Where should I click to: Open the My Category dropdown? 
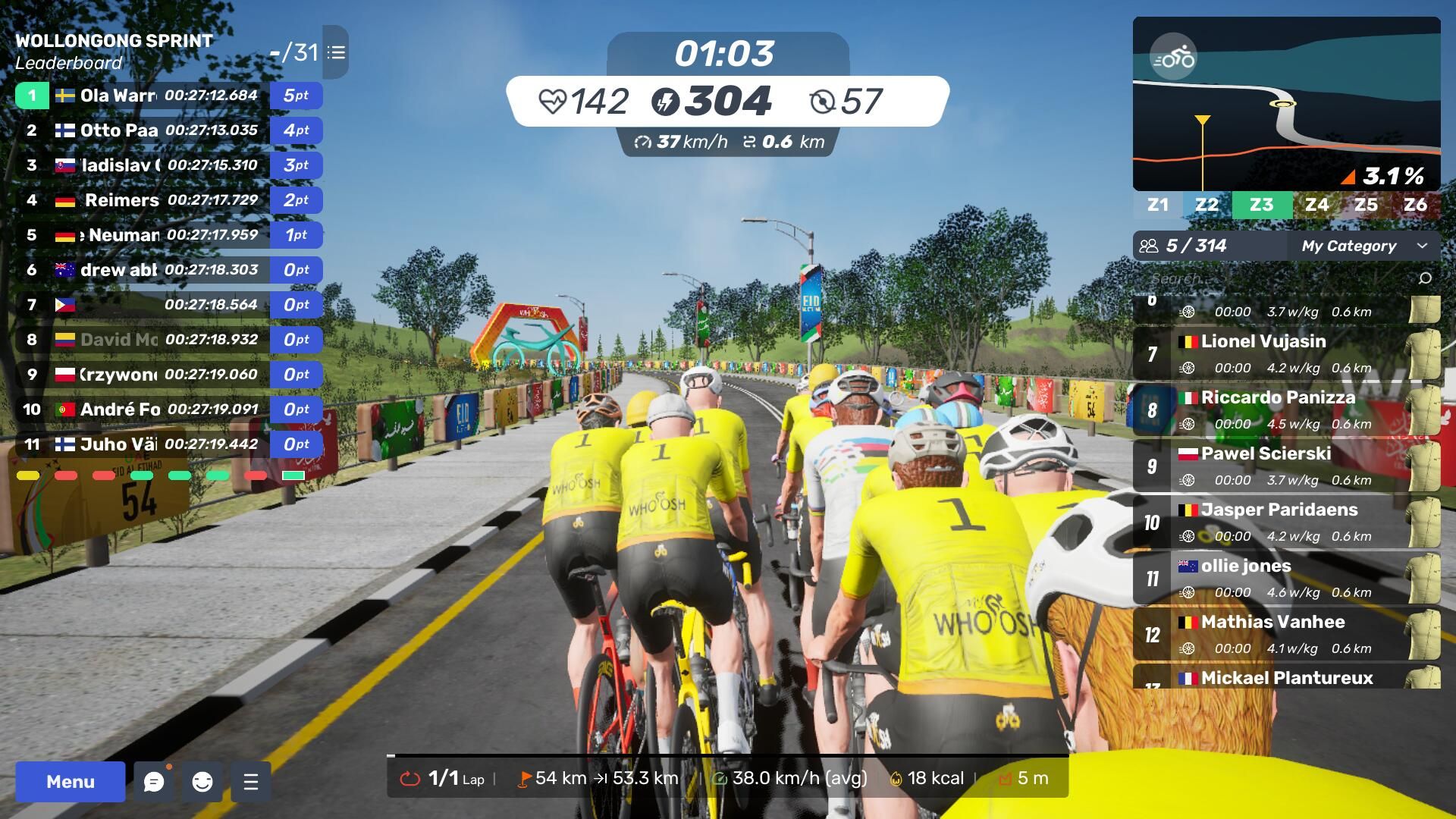pyautogui.click(x=1363, y=246)
